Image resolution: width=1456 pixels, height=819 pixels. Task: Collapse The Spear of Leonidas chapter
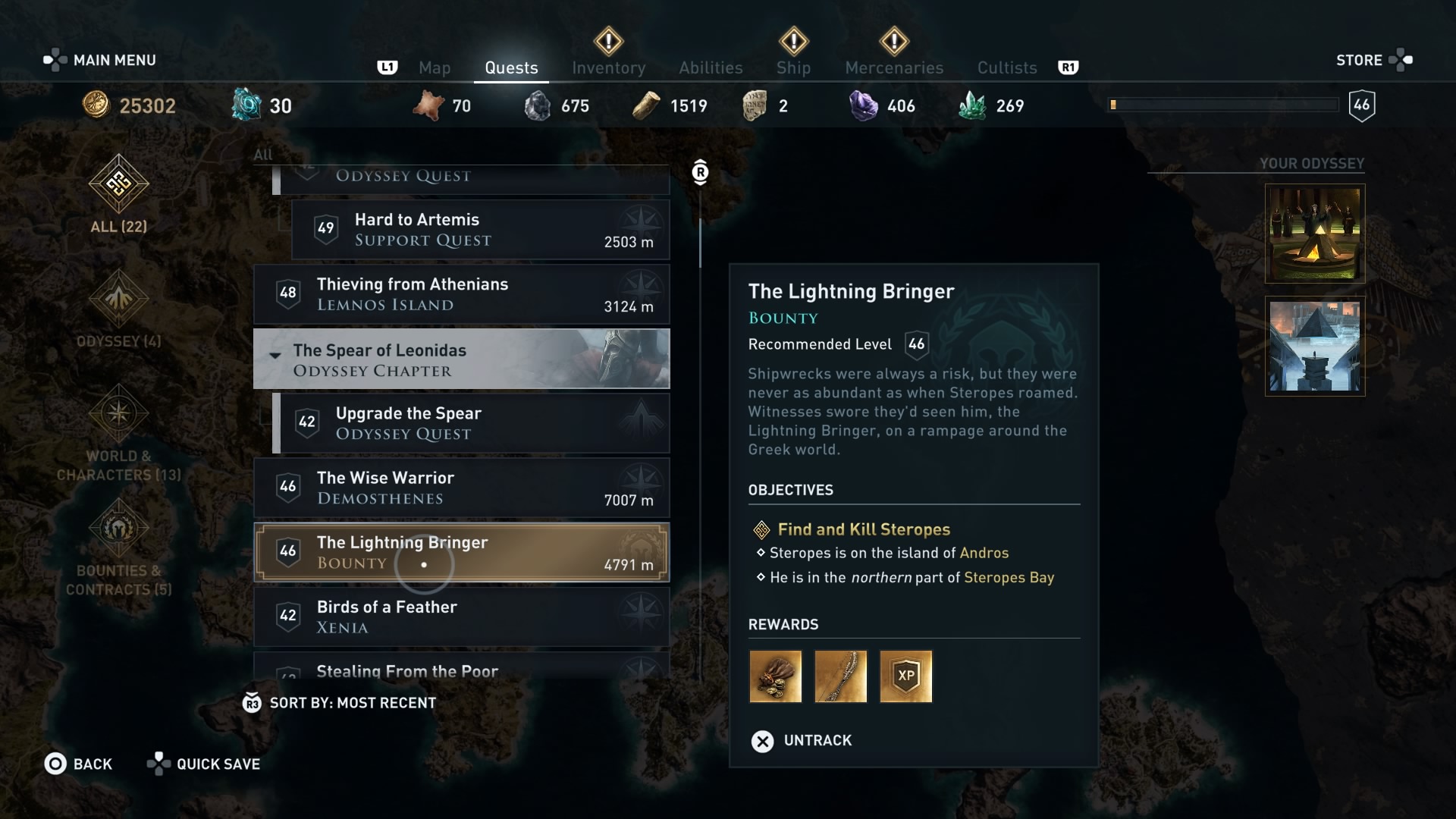[275, 355]
